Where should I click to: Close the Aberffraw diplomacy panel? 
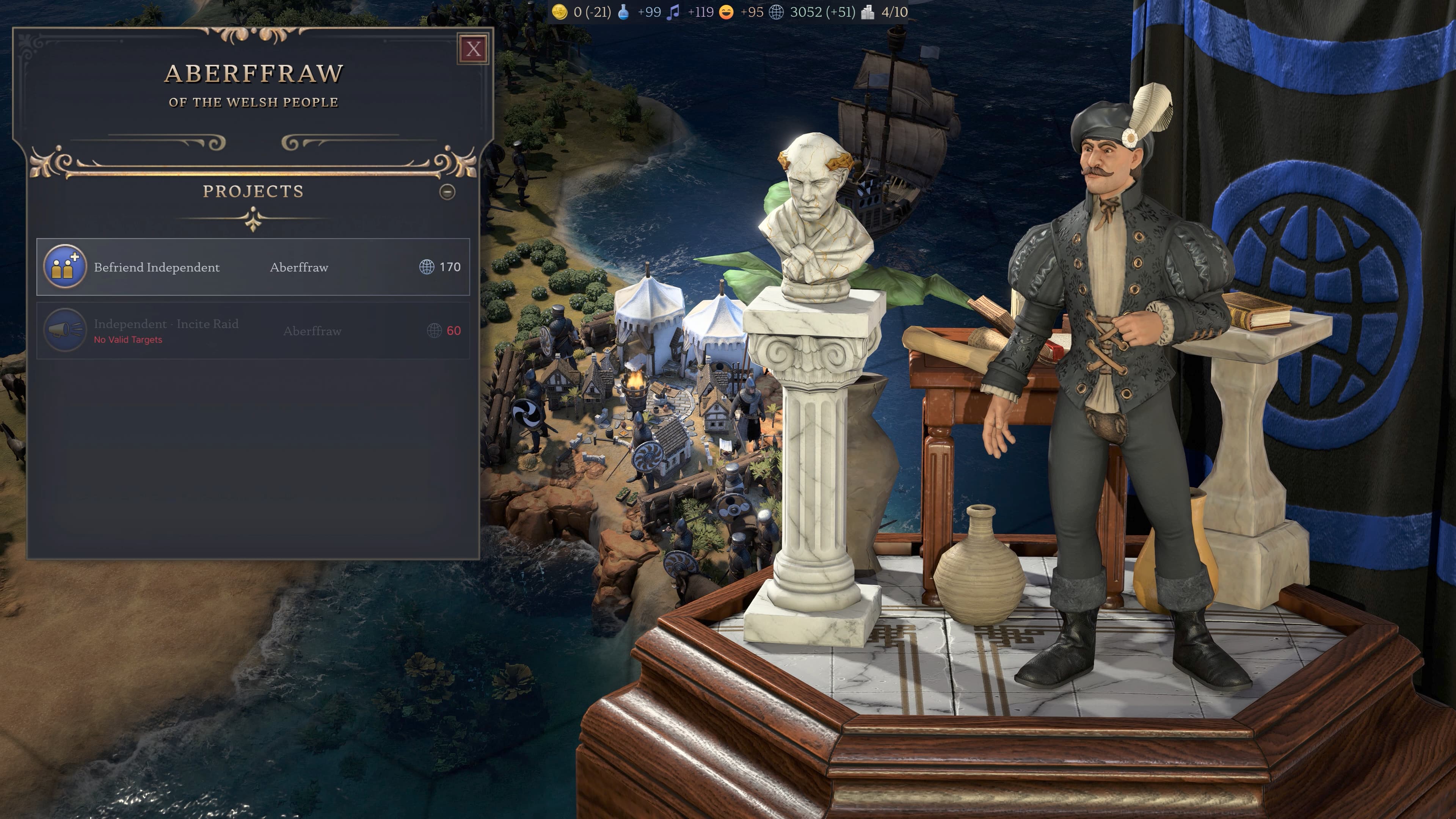(x=473, y=49)
